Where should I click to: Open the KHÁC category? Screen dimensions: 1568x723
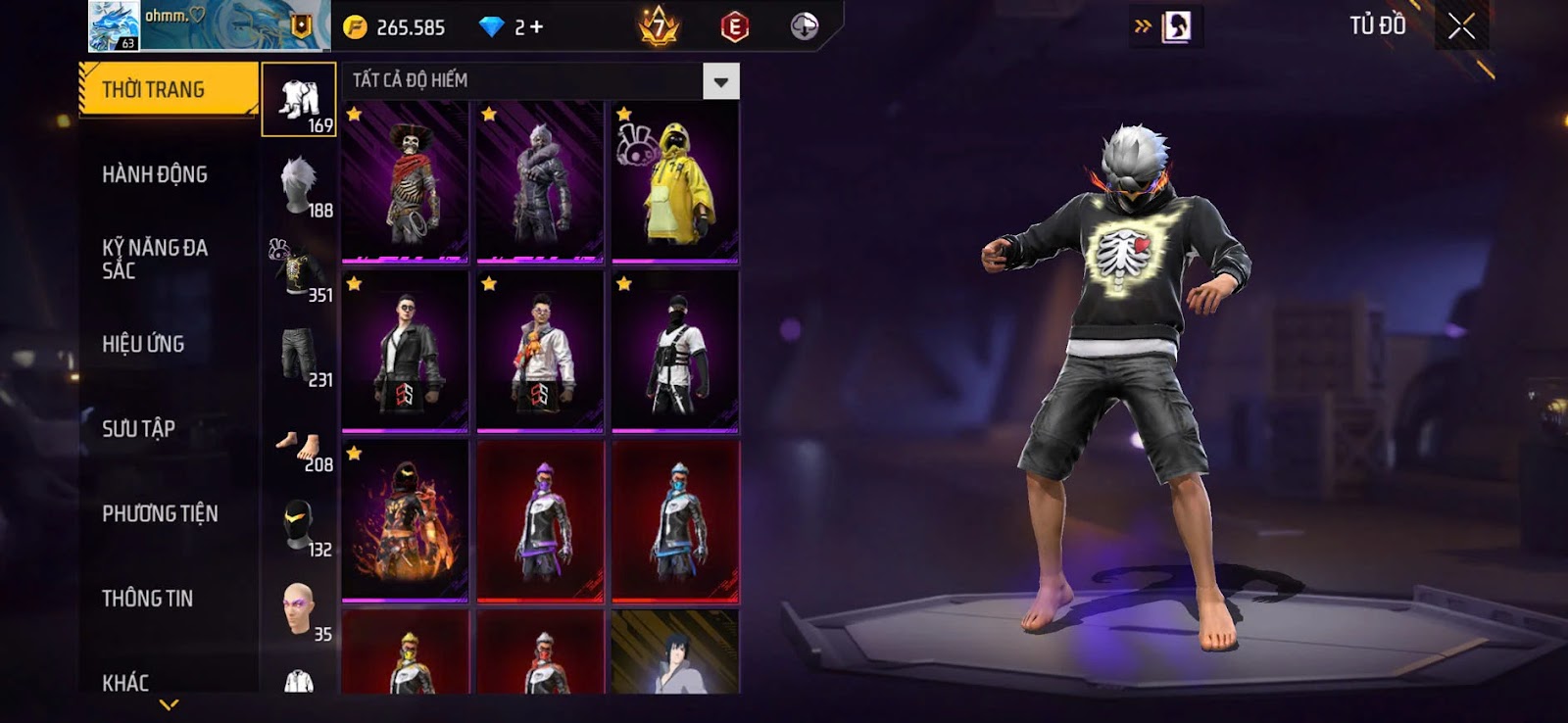(125, 682)
